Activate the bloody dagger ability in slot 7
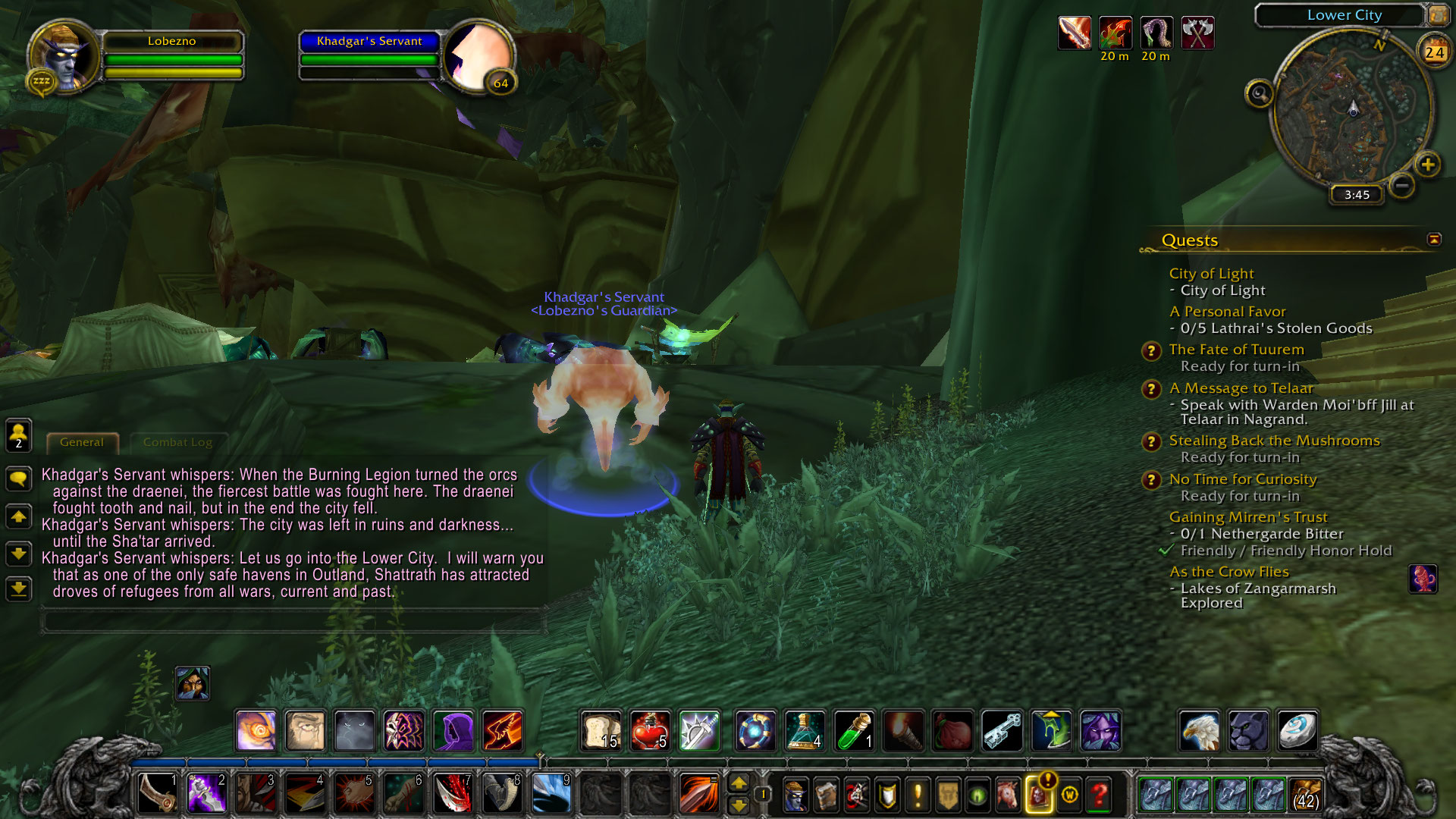Viewport: 1456px width, 819px height. point(453,794)
